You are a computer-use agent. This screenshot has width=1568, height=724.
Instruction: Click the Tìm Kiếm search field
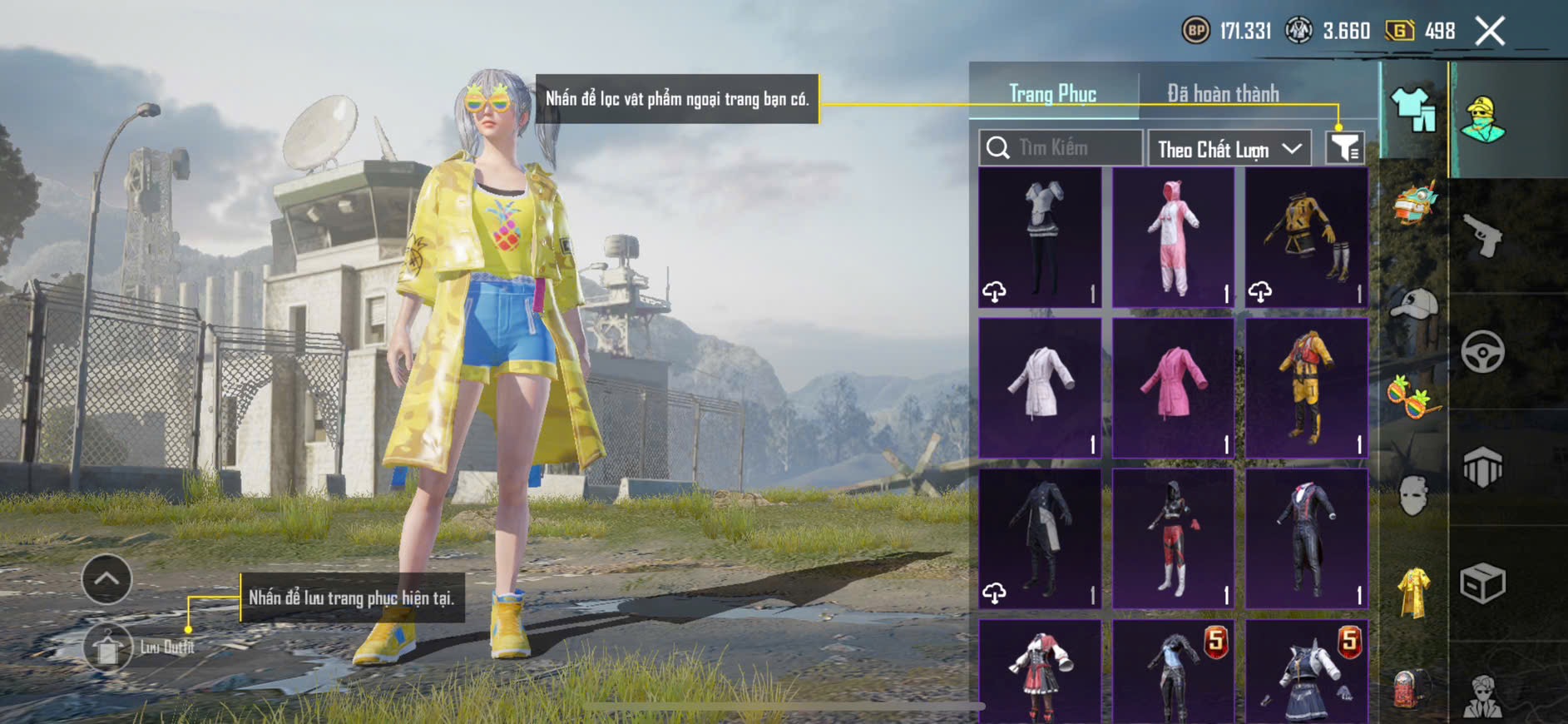click(1061, 148)
